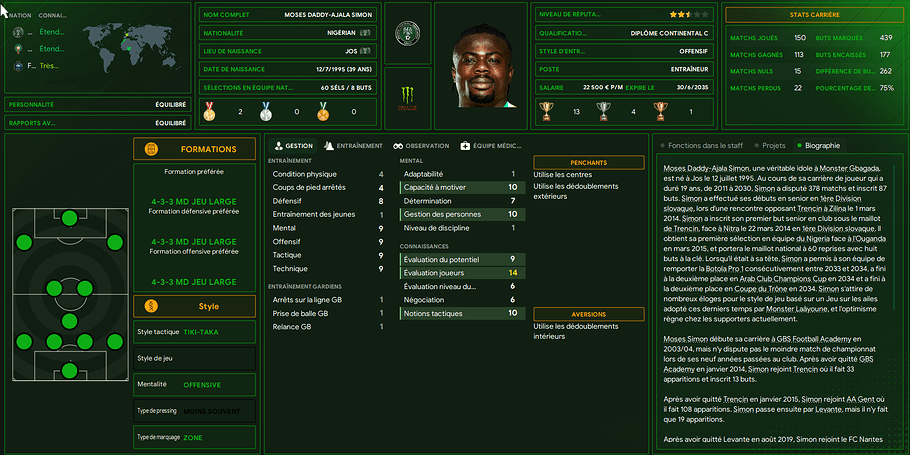Select the Style tactique Tiki-Taka row
This screenshot has width=910, height=455.
[194, 331]
